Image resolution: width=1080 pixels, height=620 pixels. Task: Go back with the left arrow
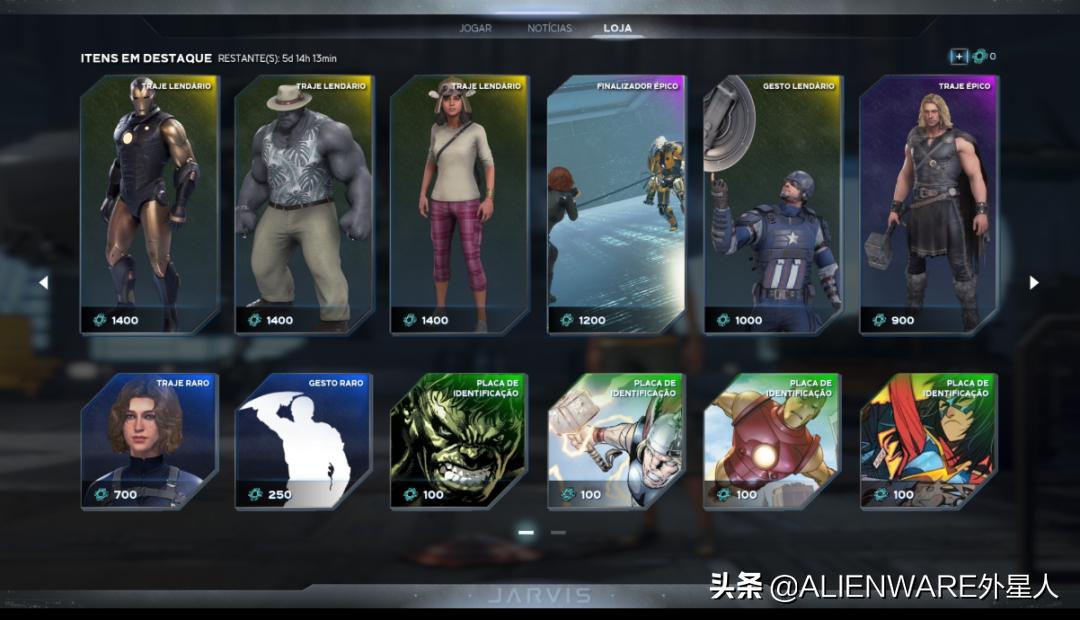point(43,283)
